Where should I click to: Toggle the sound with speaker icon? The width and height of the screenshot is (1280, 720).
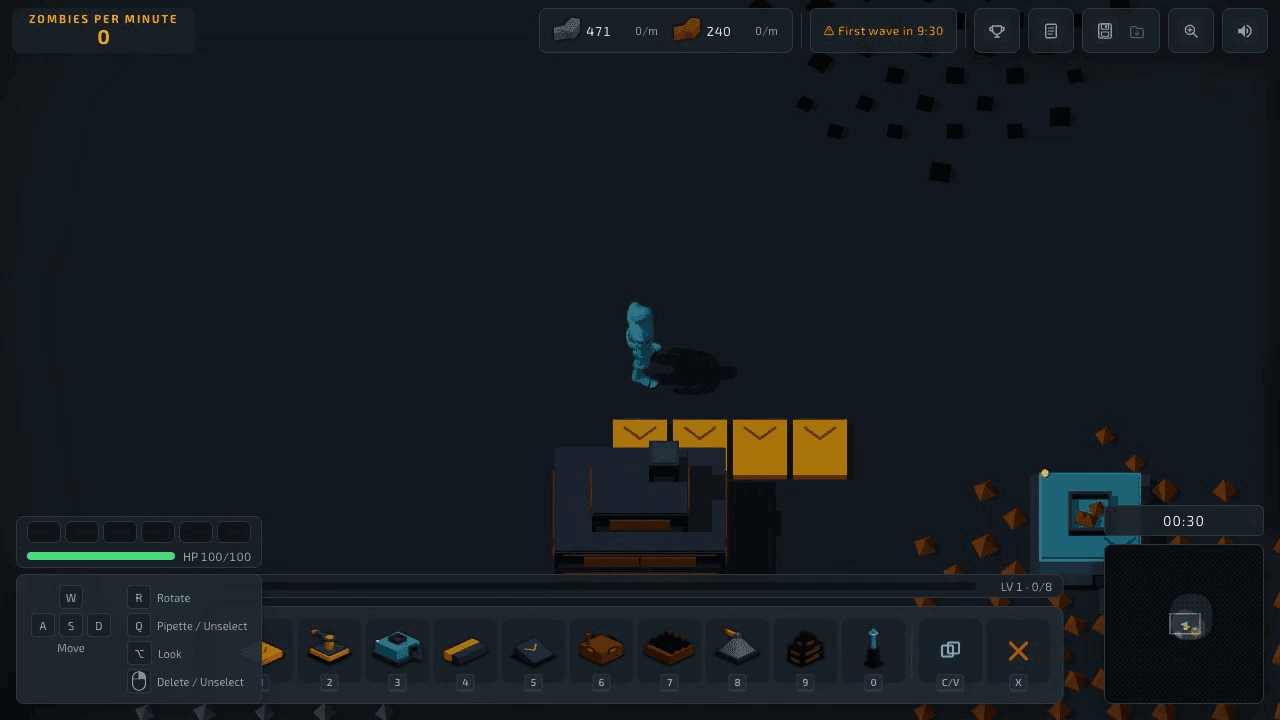coord(1244,30)
